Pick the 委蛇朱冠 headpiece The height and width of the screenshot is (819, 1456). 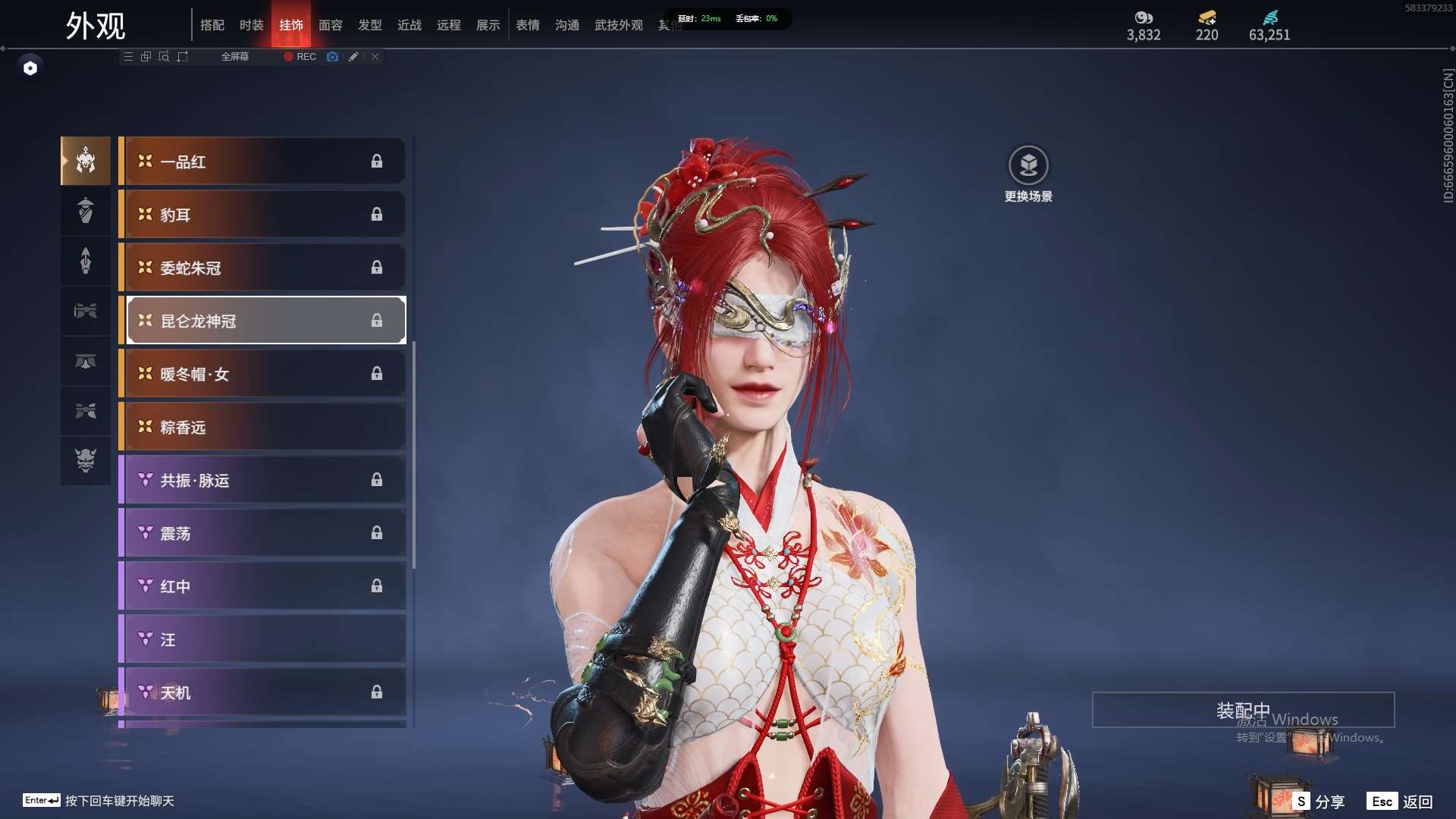[262, 268]
